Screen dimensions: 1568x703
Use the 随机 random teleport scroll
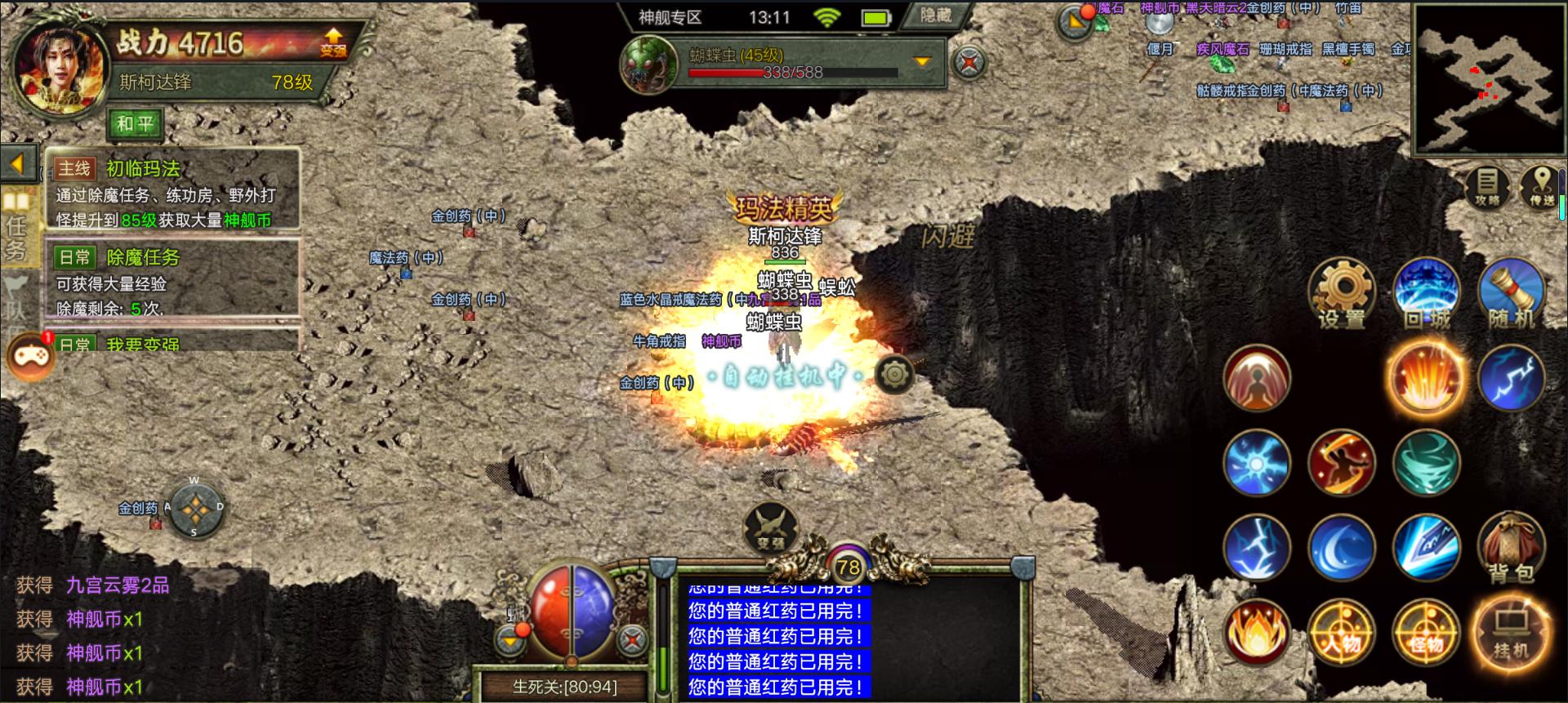coord(1510,292)
